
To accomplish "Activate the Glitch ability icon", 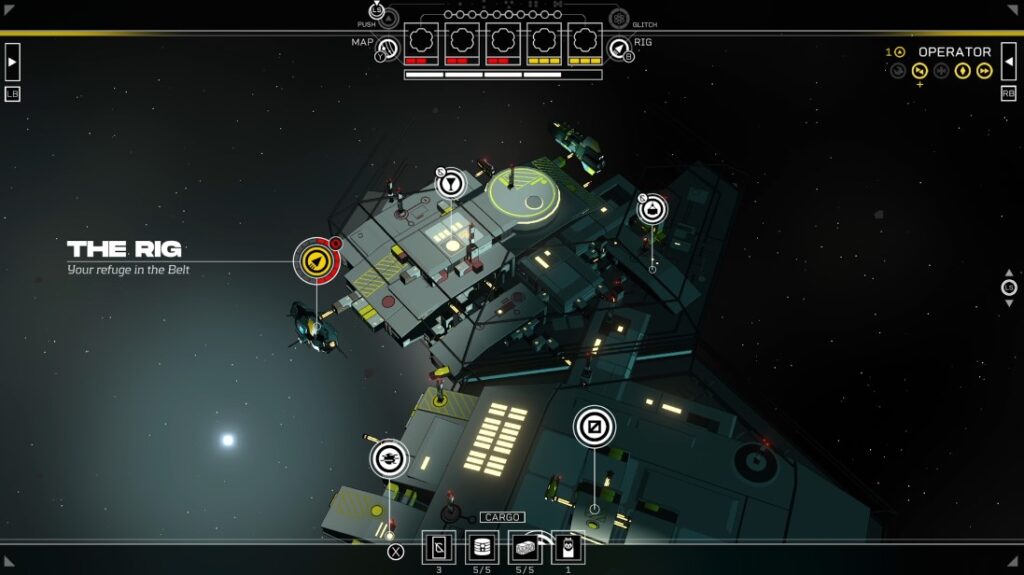I will click(x=619, y=19).
